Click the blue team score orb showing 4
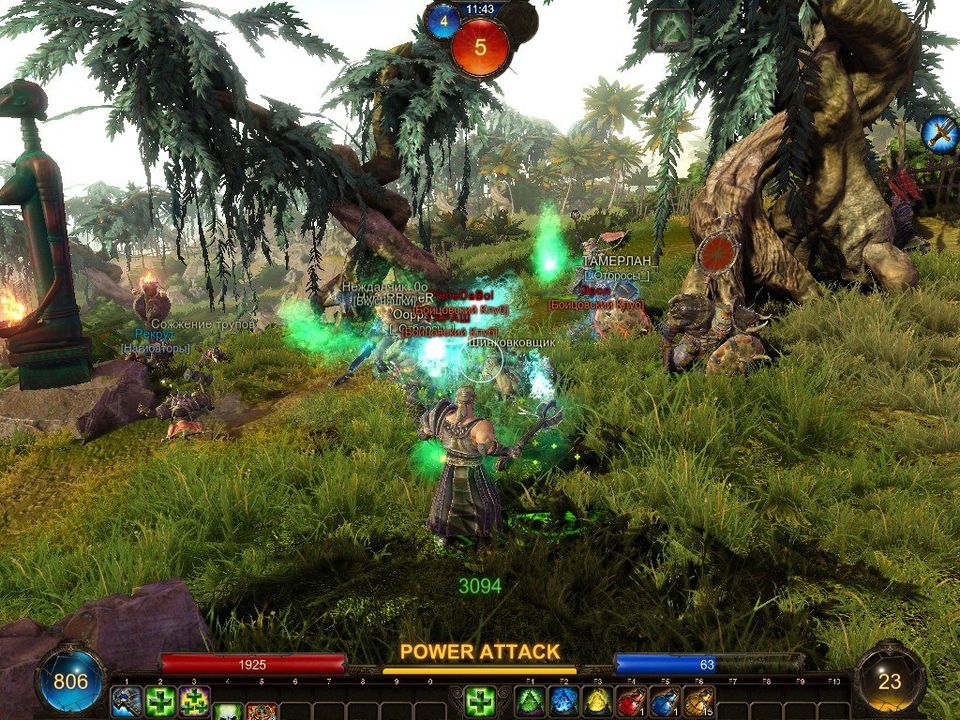Viewport: 960px width, 720px height. (443, 21)
